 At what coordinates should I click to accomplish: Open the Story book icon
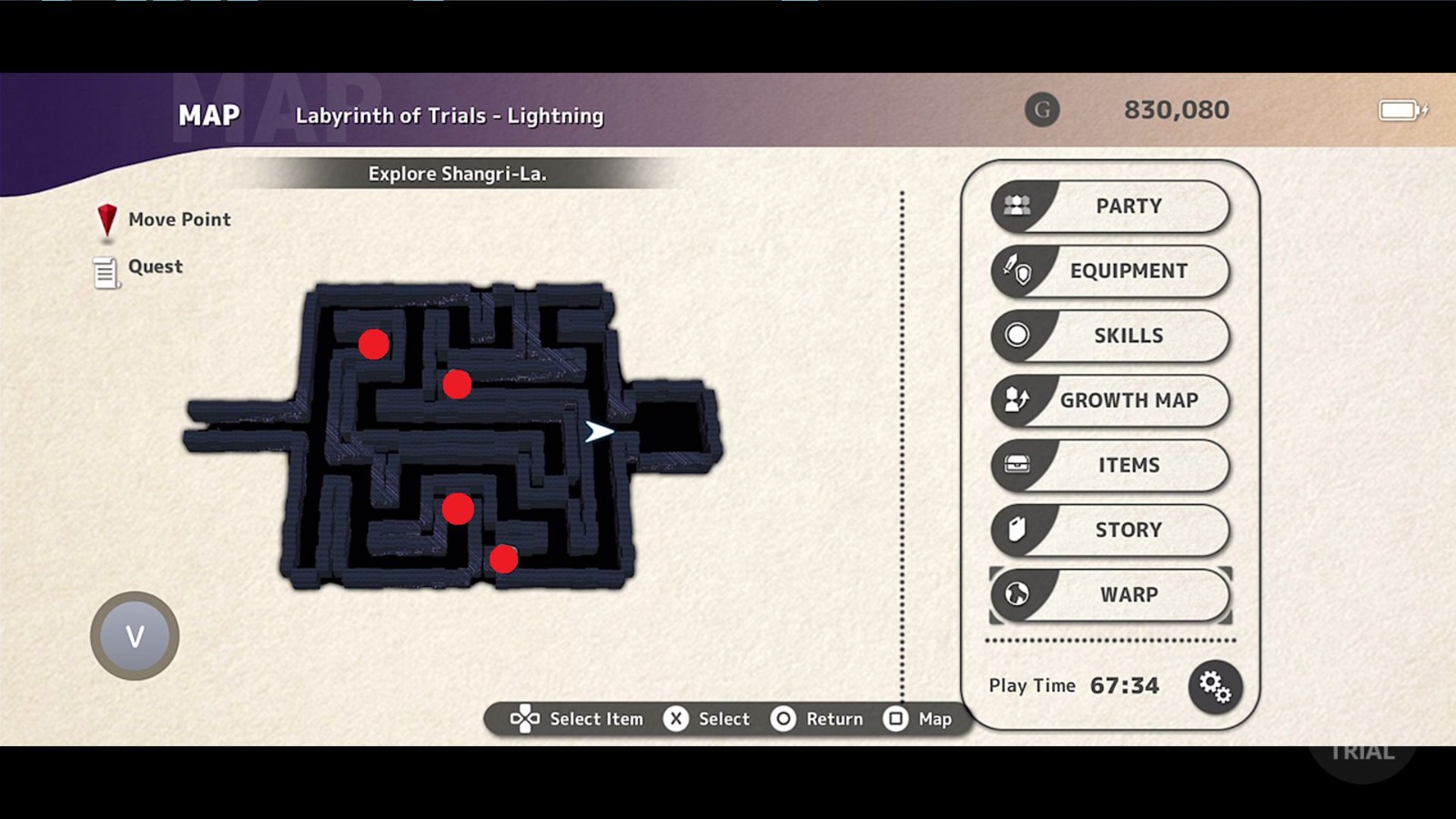pyautogui.click(x=1016, y=530)
